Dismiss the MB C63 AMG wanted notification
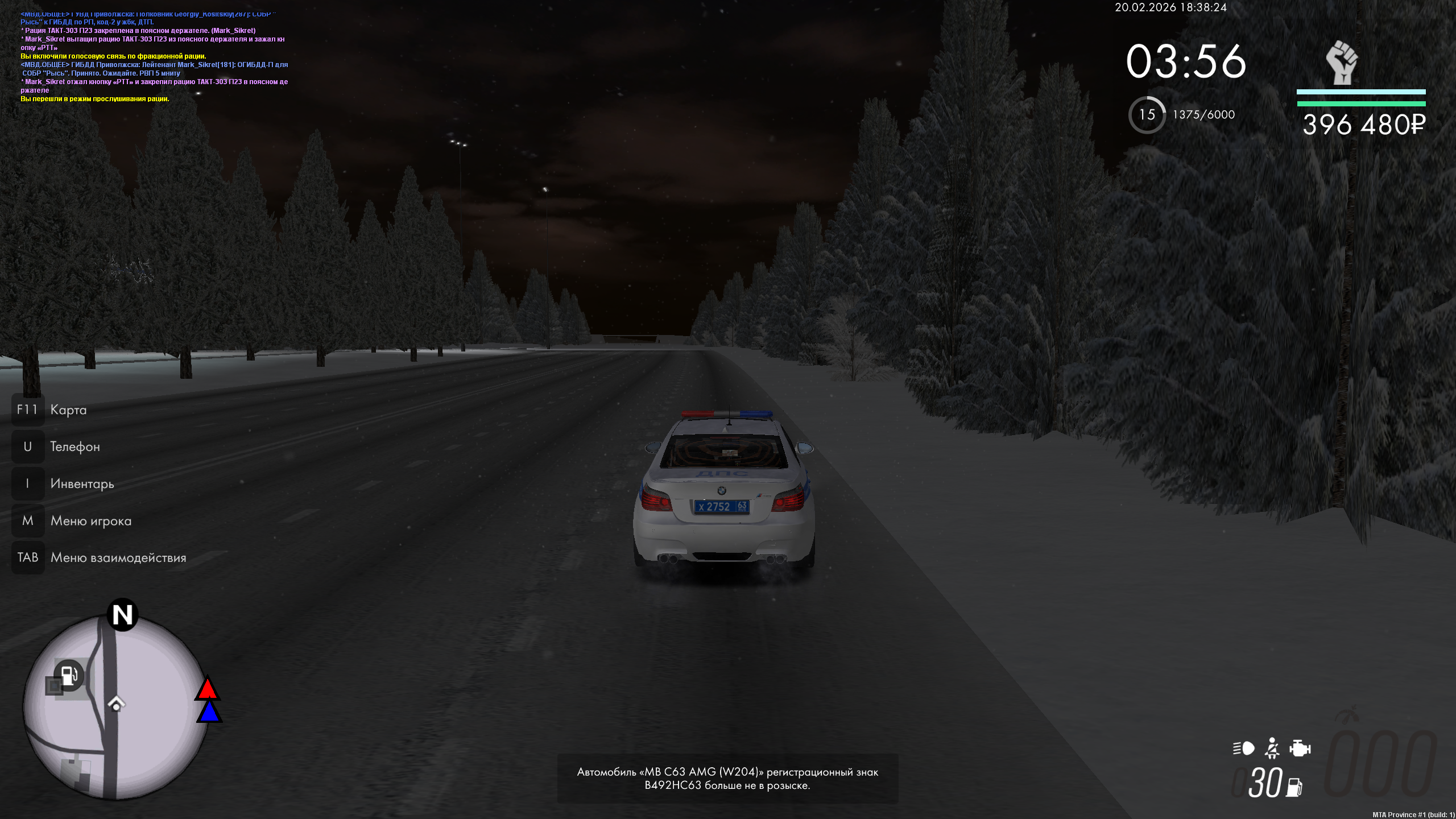 point(727,779)
